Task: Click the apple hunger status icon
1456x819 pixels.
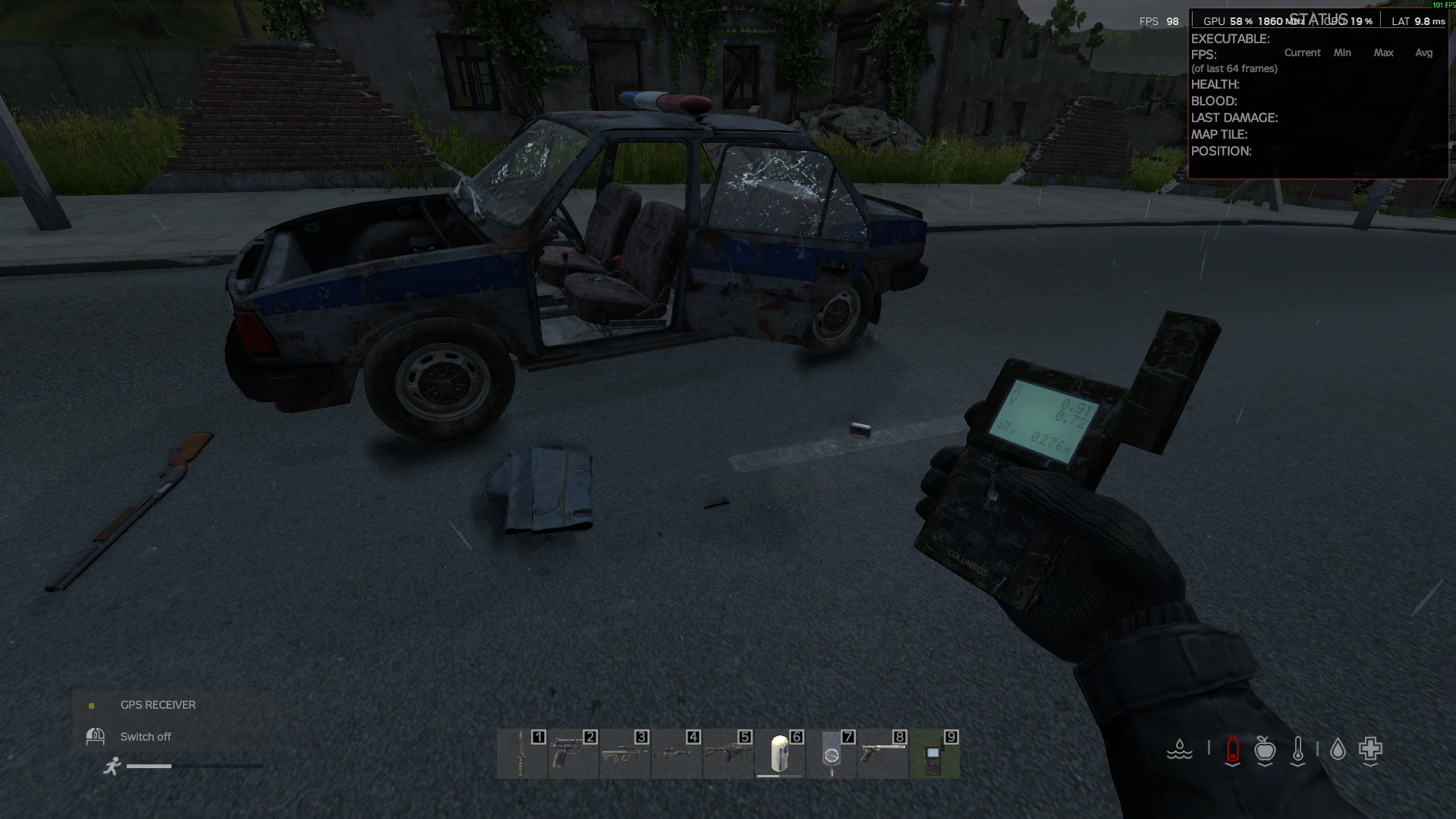Action: tap(1265, 750)
